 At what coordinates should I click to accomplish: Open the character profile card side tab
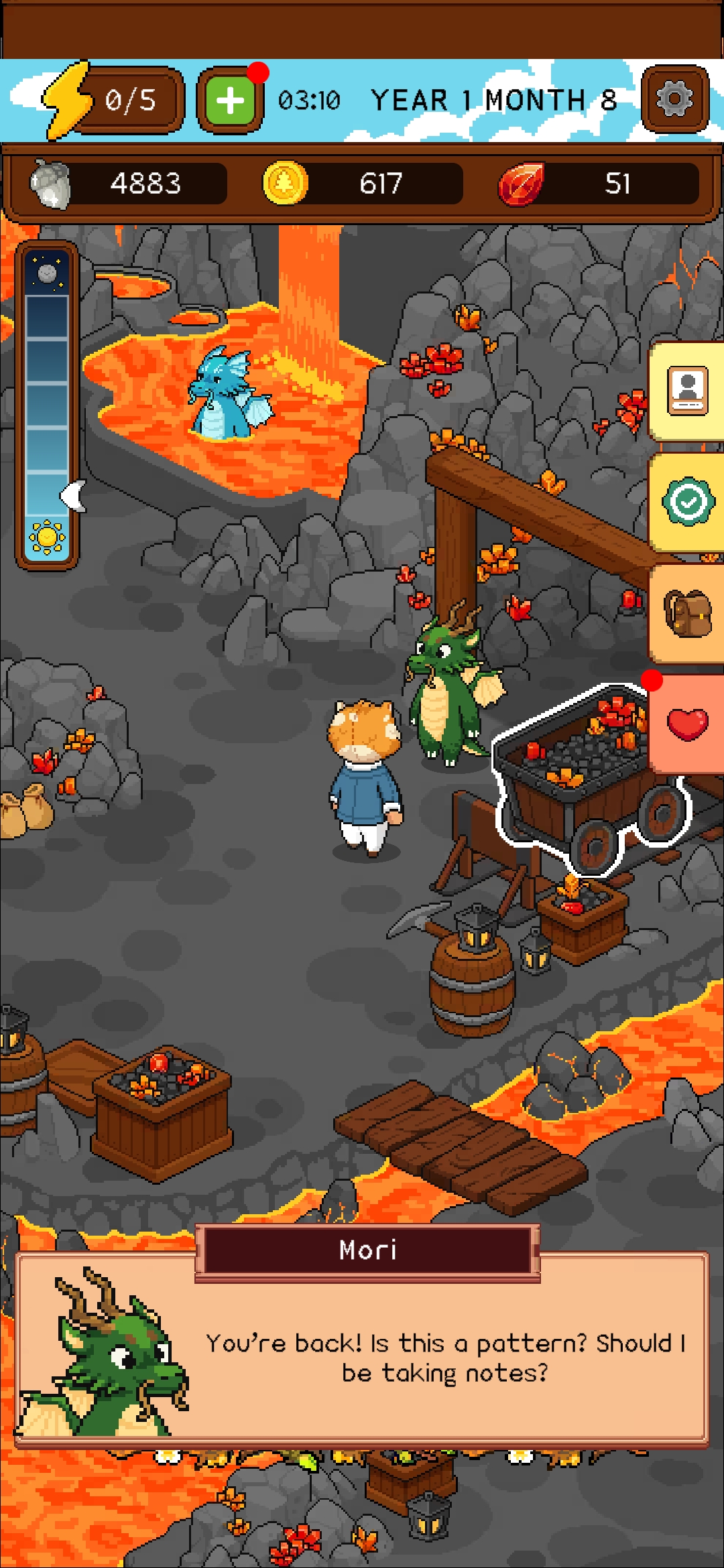(x=688, y=391)
